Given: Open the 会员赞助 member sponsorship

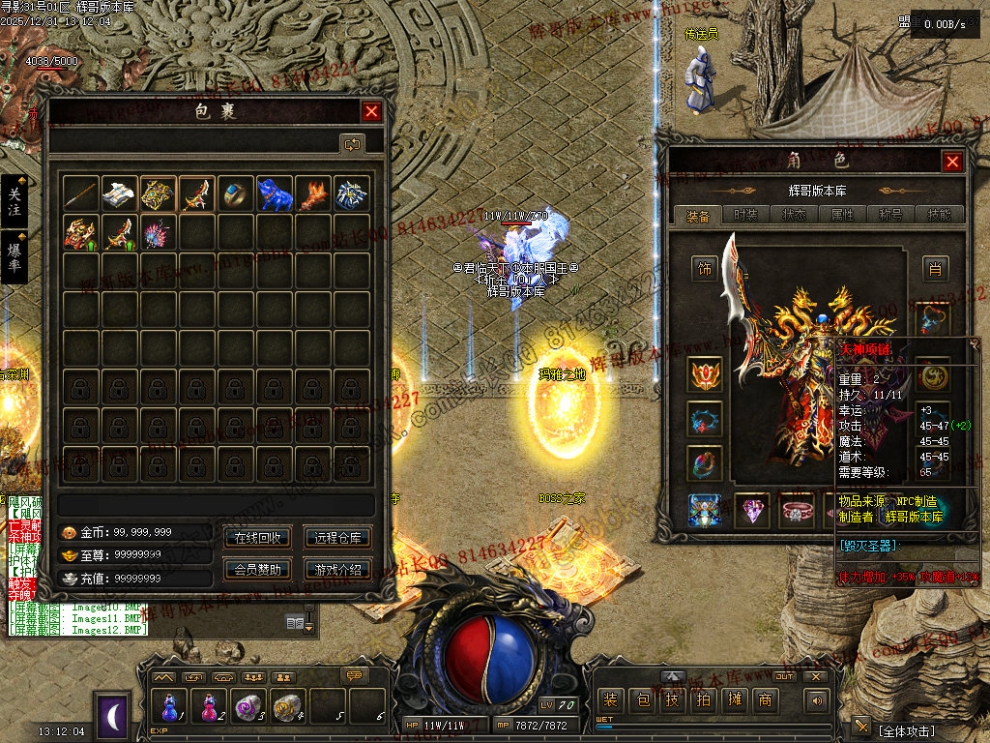Looking at the screenshot, I should pyautogui.click(x=258, y=570).
